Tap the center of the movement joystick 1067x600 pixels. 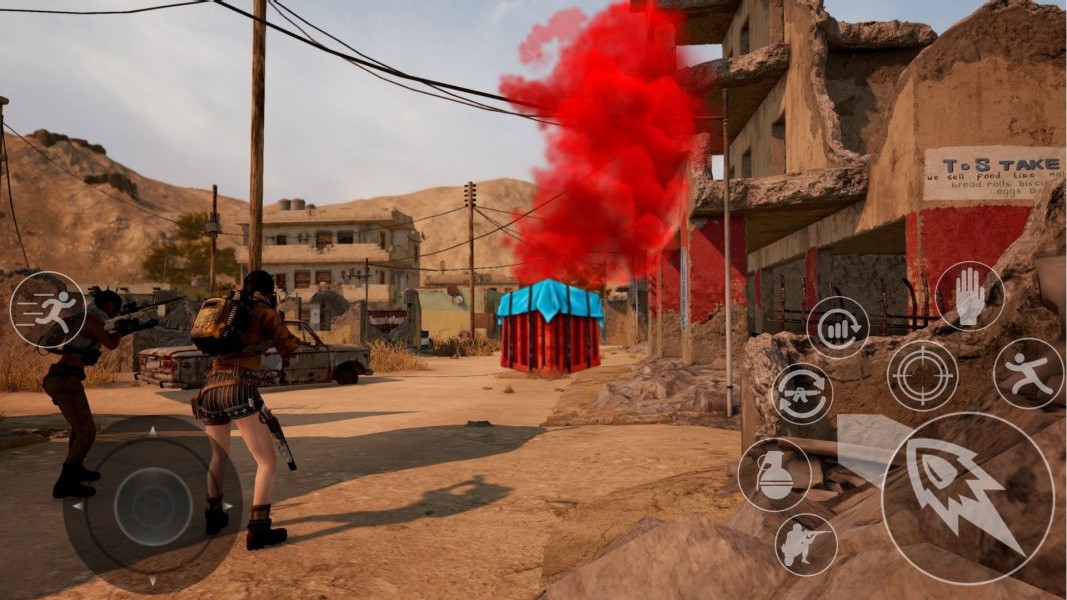pos(152,506)
